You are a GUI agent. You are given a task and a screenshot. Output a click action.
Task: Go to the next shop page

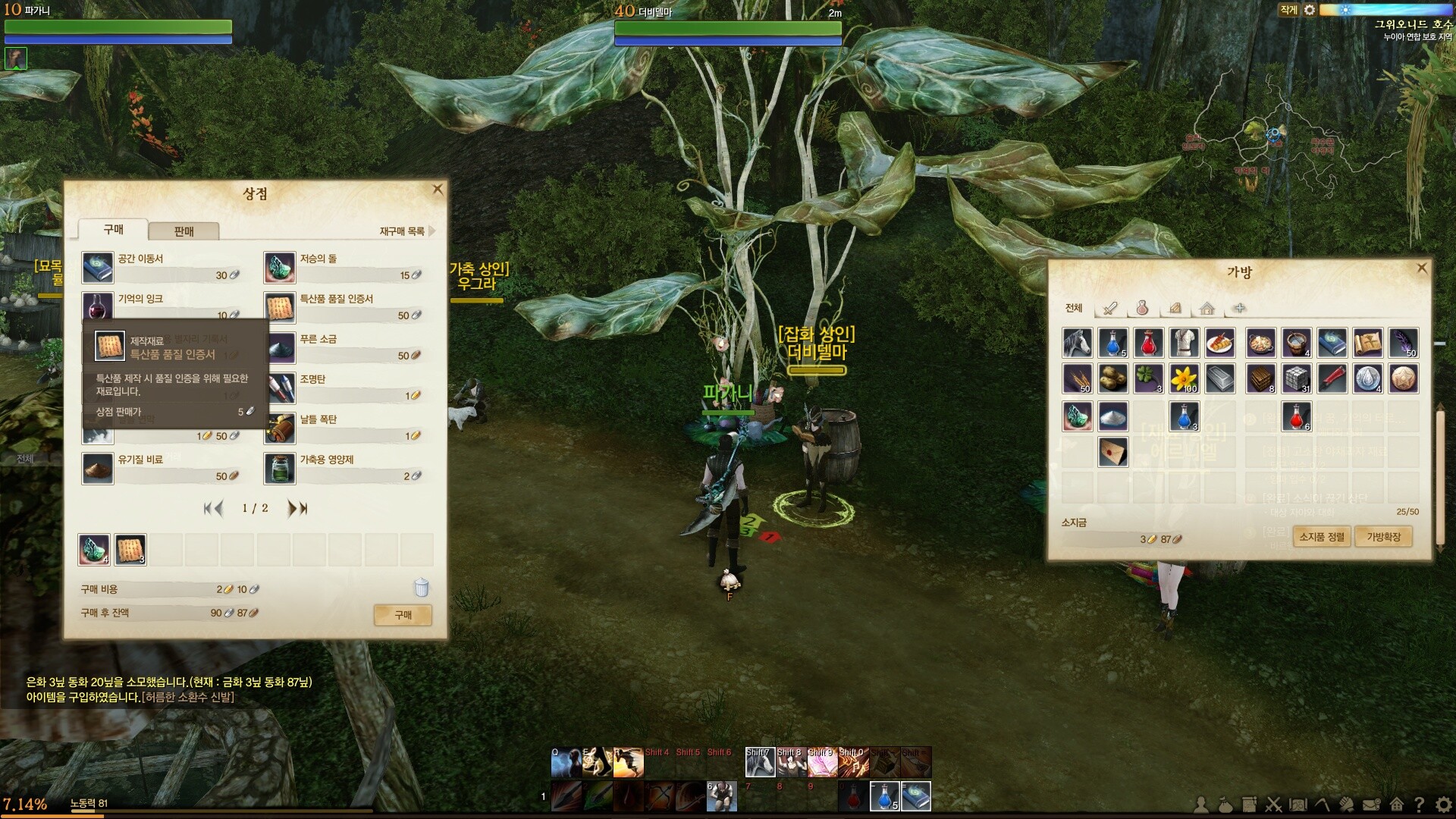tap(293, 509)
